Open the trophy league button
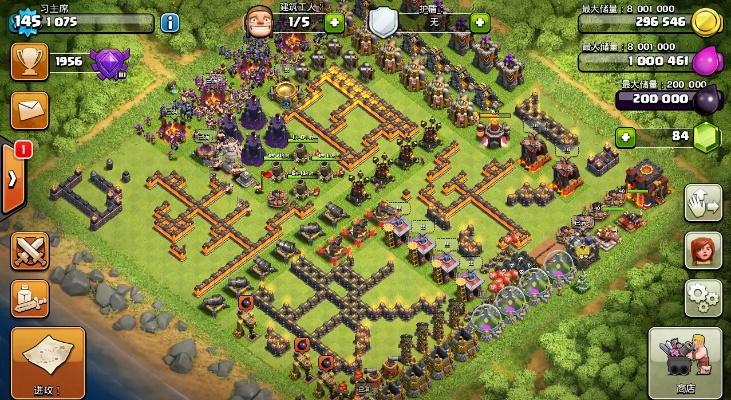Image resolution: width=731 pixels, height=400 pixels. pyautogui.click(x=29, y=61)
